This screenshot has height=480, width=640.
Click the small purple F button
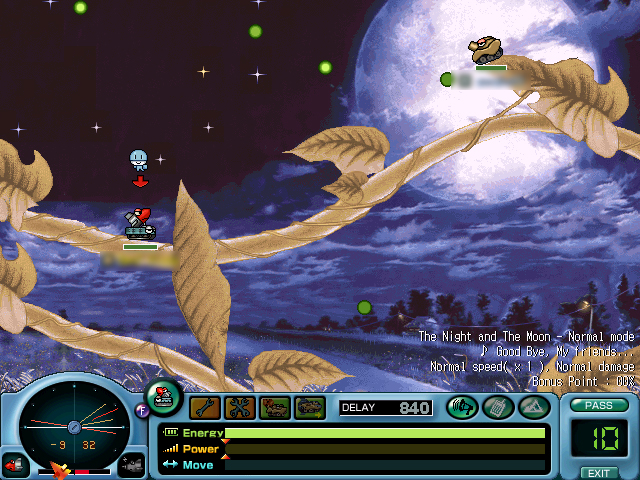[142, 408]
